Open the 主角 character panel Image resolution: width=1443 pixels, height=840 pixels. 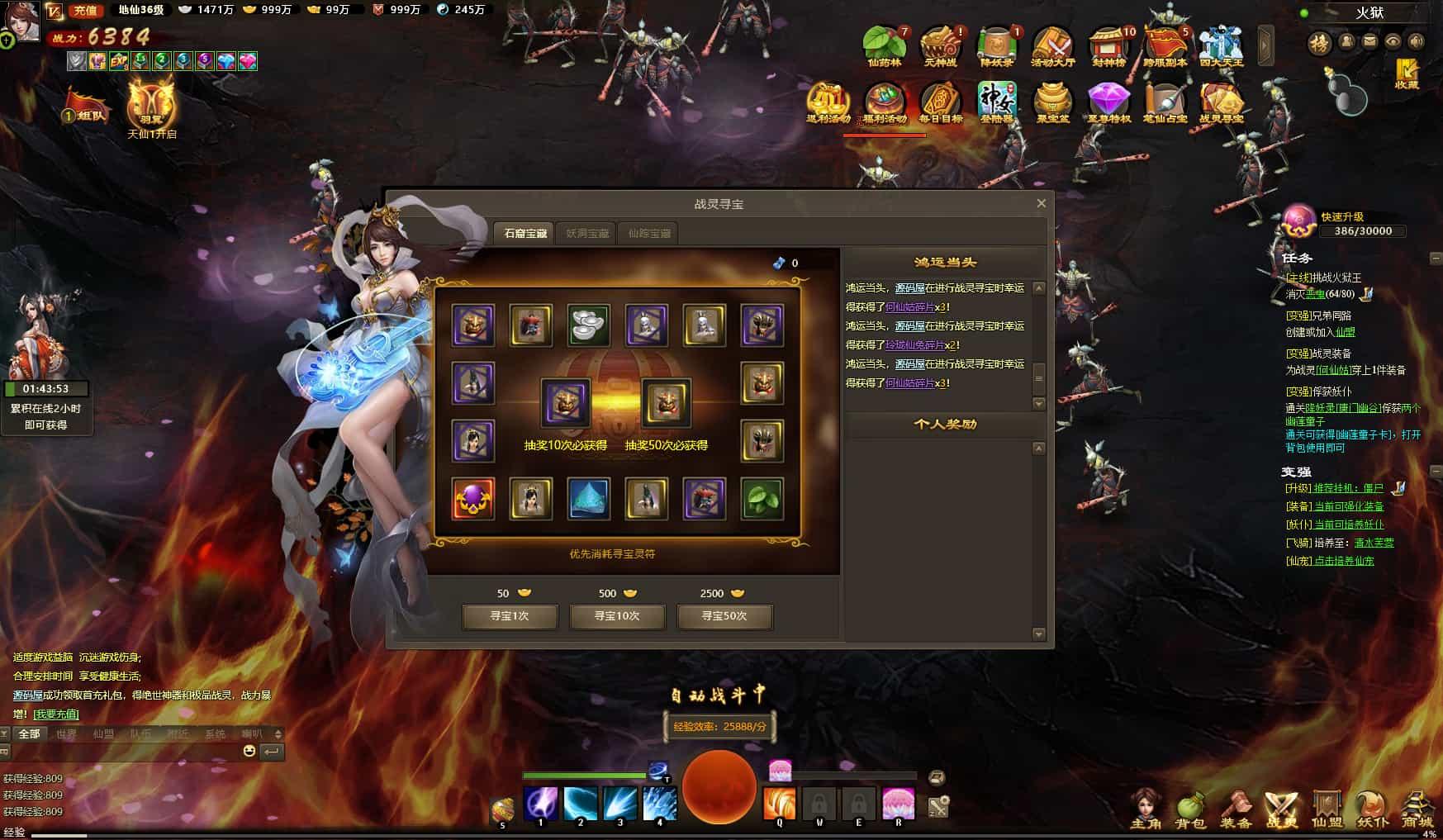click(1146, 809)
